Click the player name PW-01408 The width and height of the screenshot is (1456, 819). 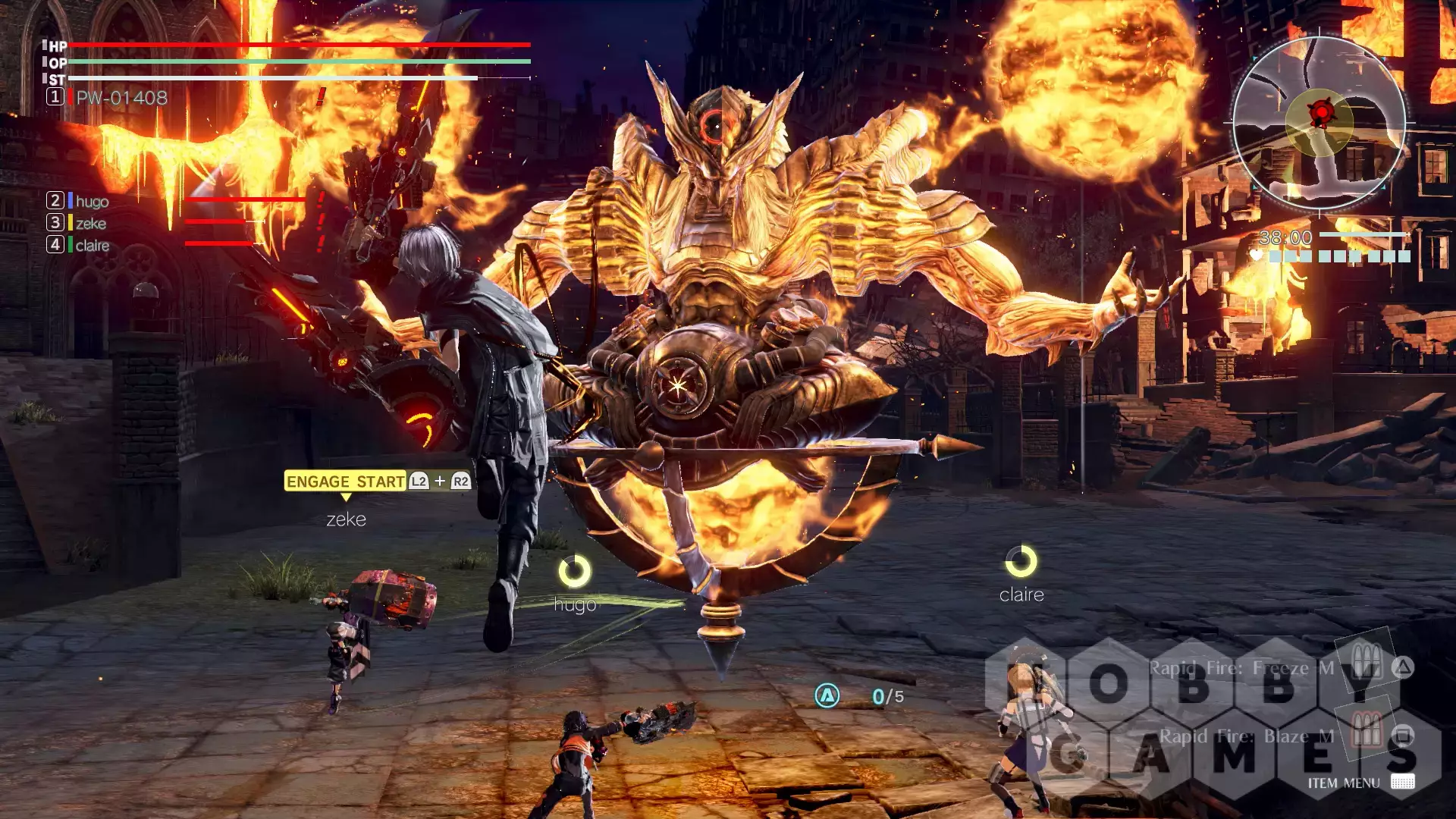click(121, 98)
